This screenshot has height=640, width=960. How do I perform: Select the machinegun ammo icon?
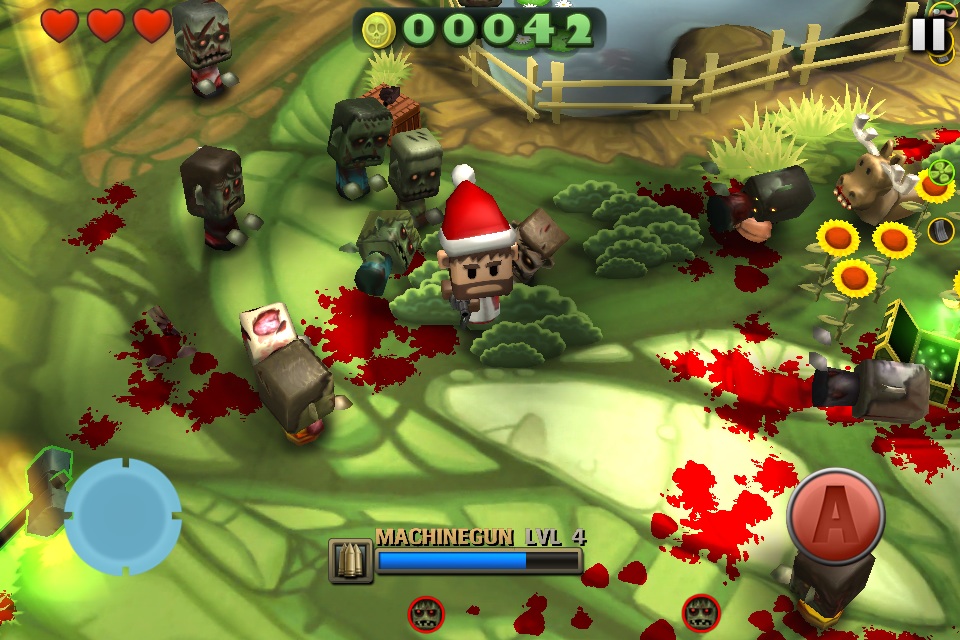pos(350,561)
